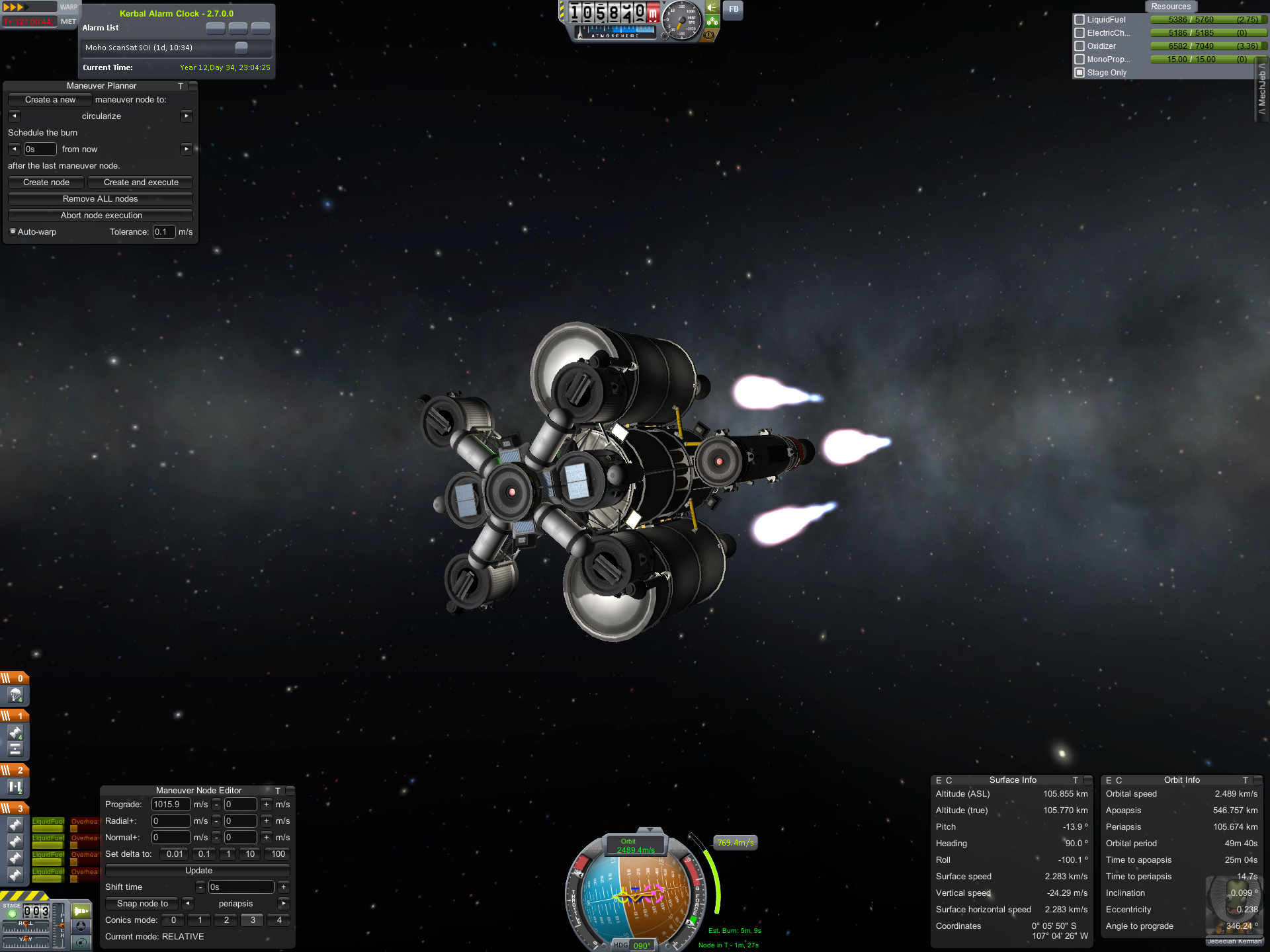Select the Oxidizer resource checkbox

1079,46
